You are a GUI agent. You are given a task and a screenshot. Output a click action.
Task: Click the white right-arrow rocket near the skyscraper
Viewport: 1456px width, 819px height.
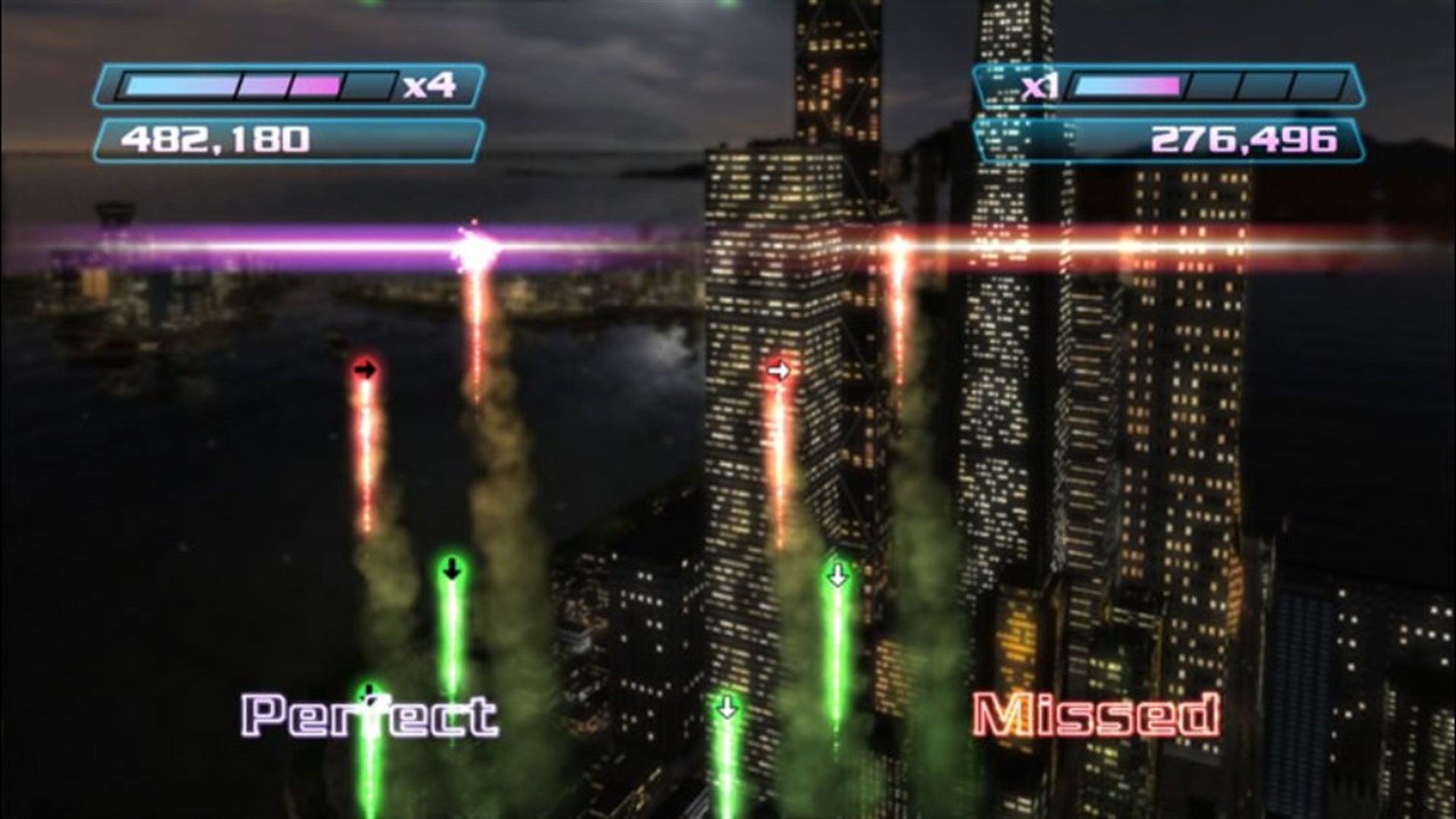(x=780, y=369)
